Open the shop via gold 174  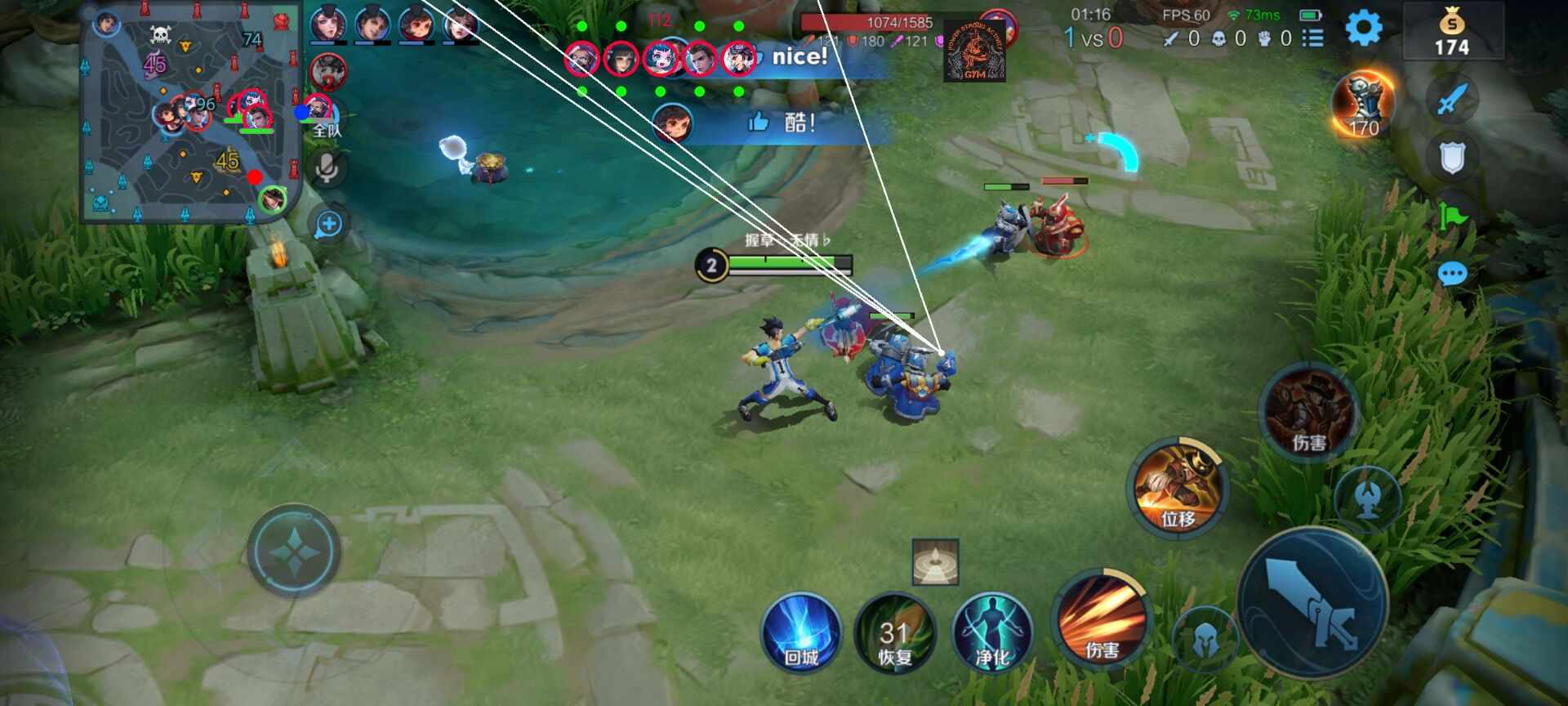1452,33
